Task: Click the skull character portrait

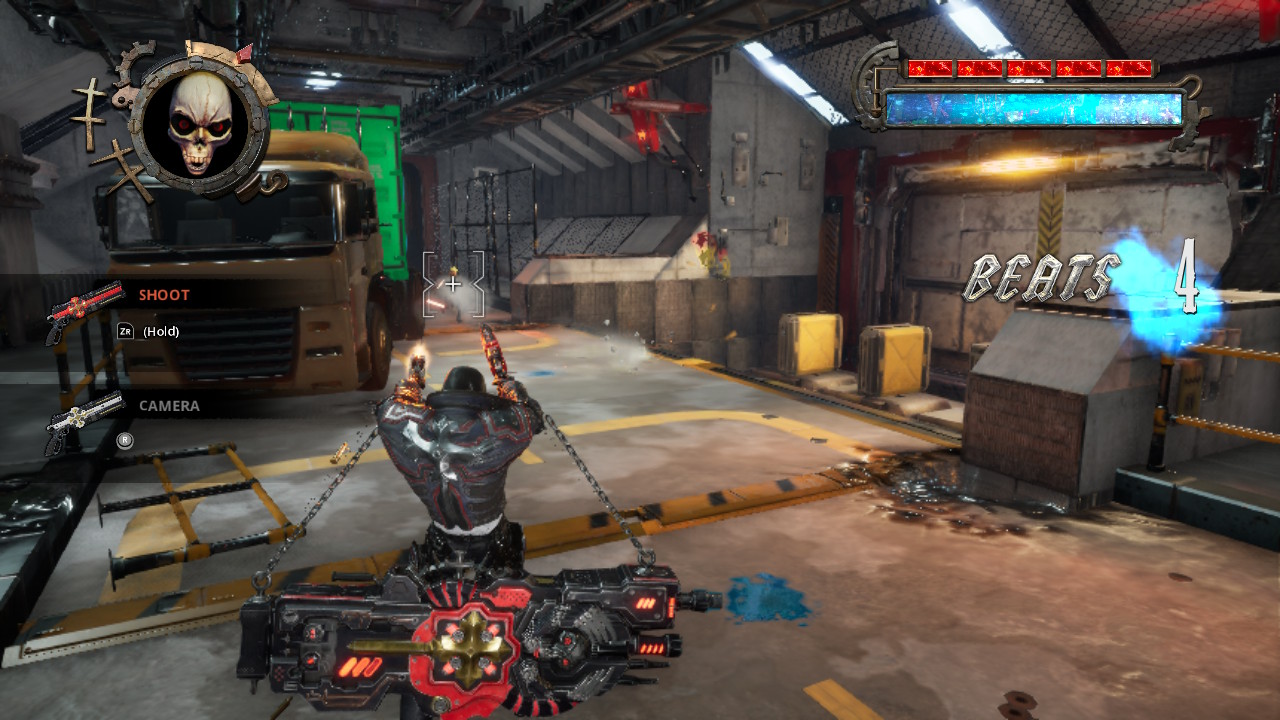Action: (x=200, y=124)
